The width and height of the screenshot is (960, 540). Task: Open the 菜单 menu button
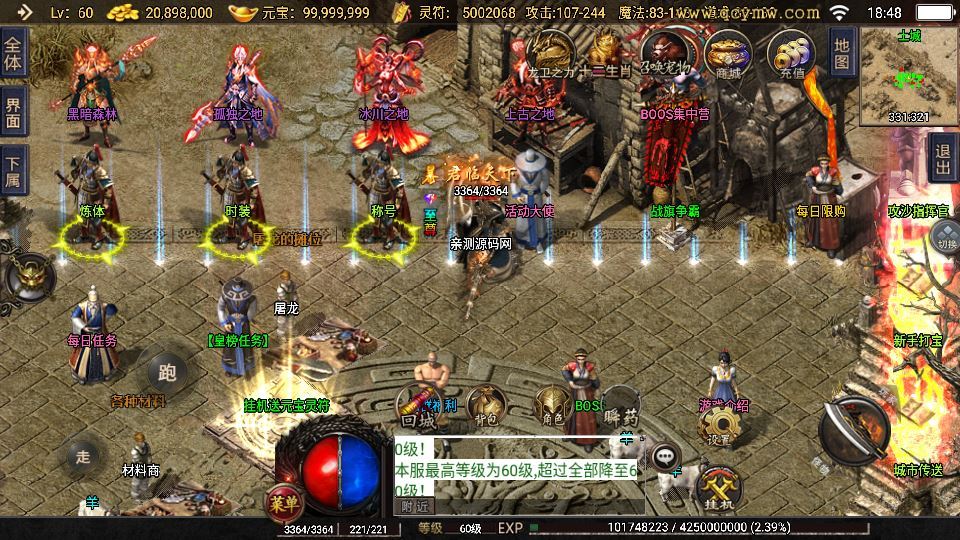(284, 502)
